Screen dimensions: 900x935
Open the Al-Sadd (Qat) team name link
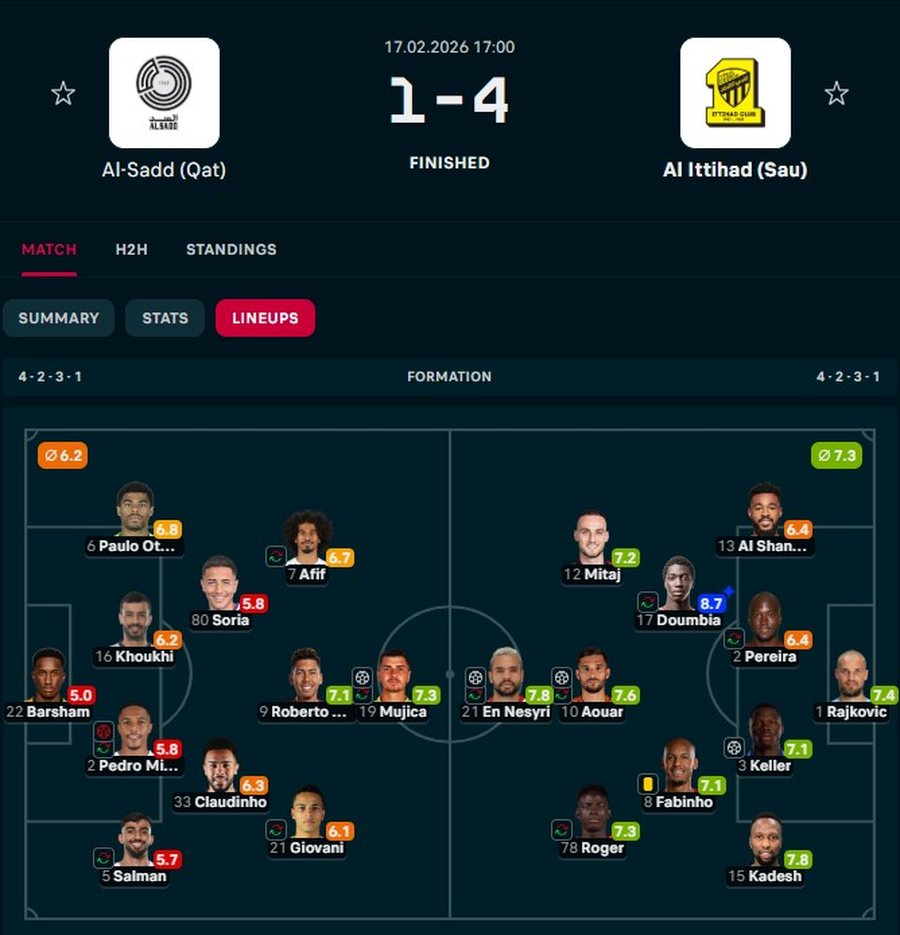[x=164, y=170]
